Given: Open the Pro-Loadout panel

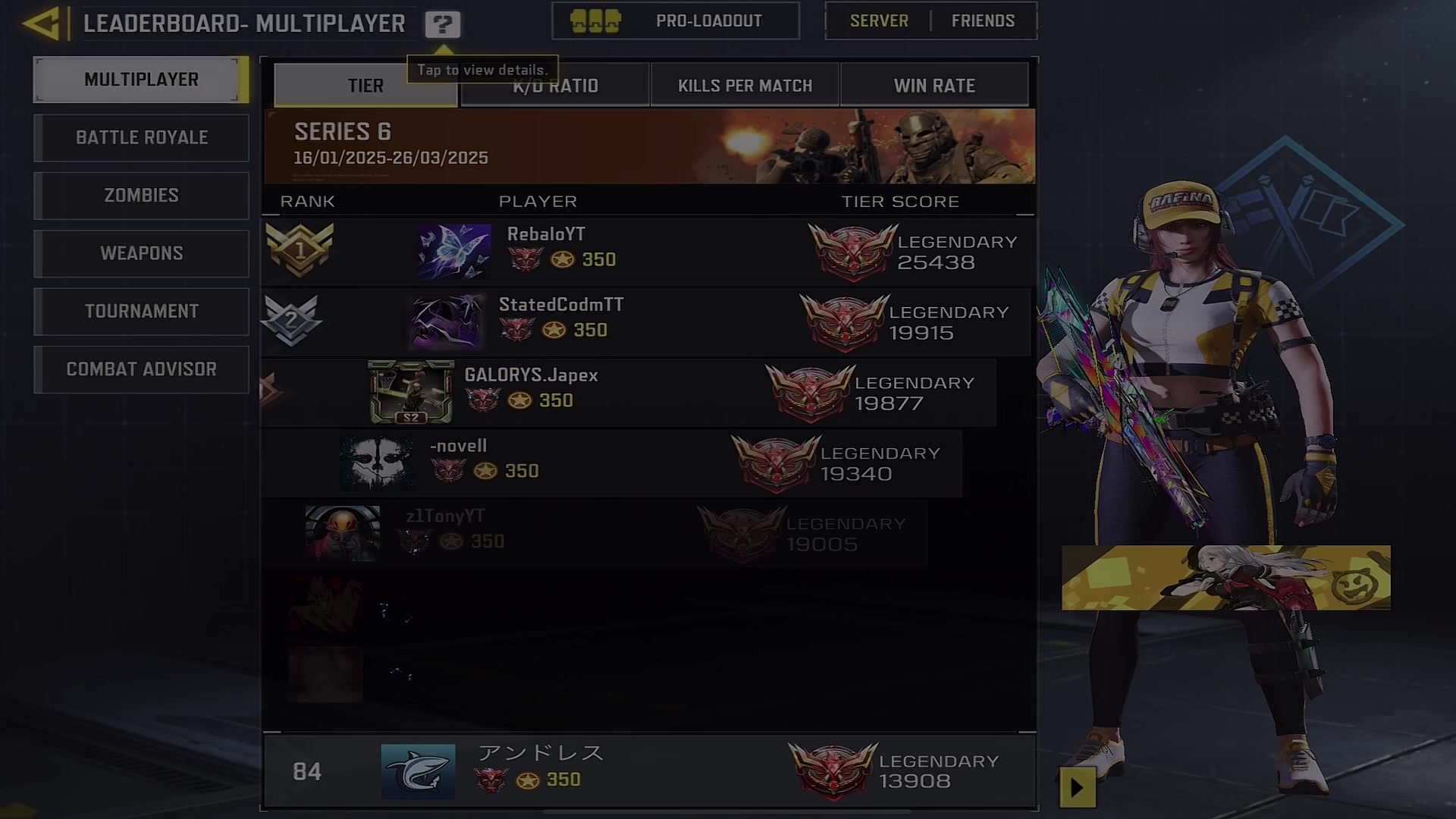Looking at the screenshot, I should point(675,21).
